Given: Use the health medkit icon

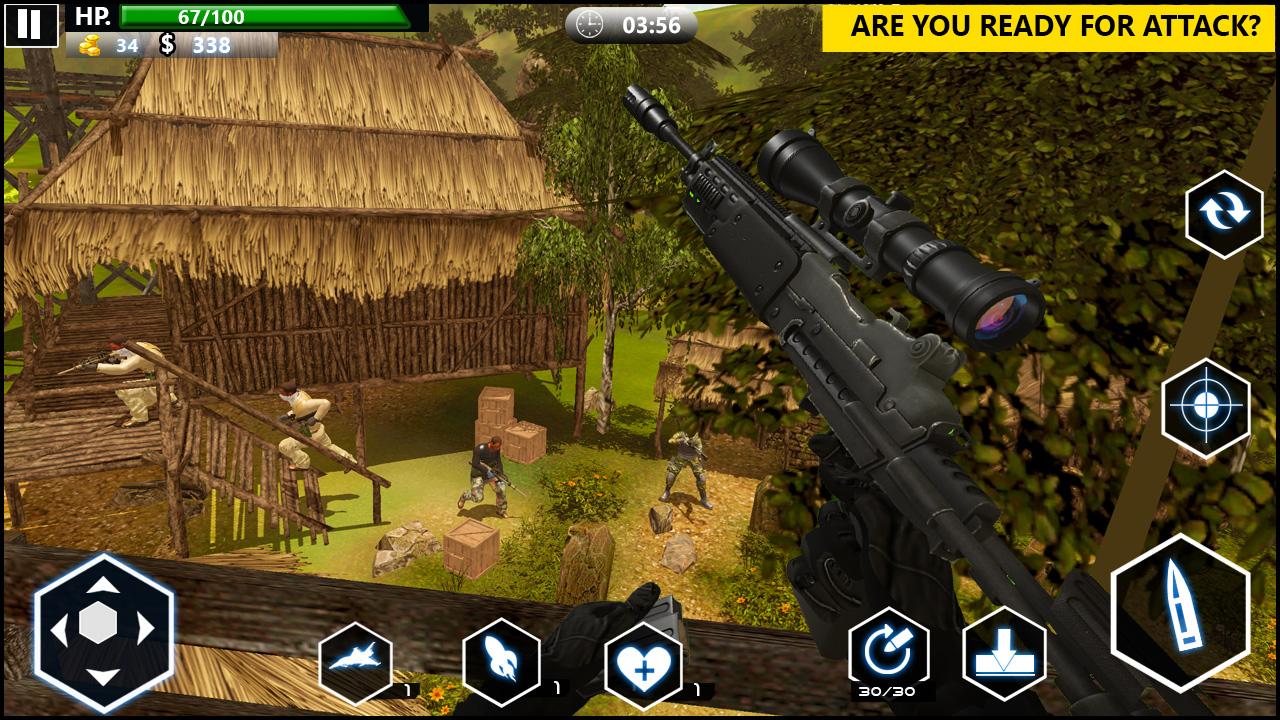Looking at the screenshot, I should click(x=643, y=665).
